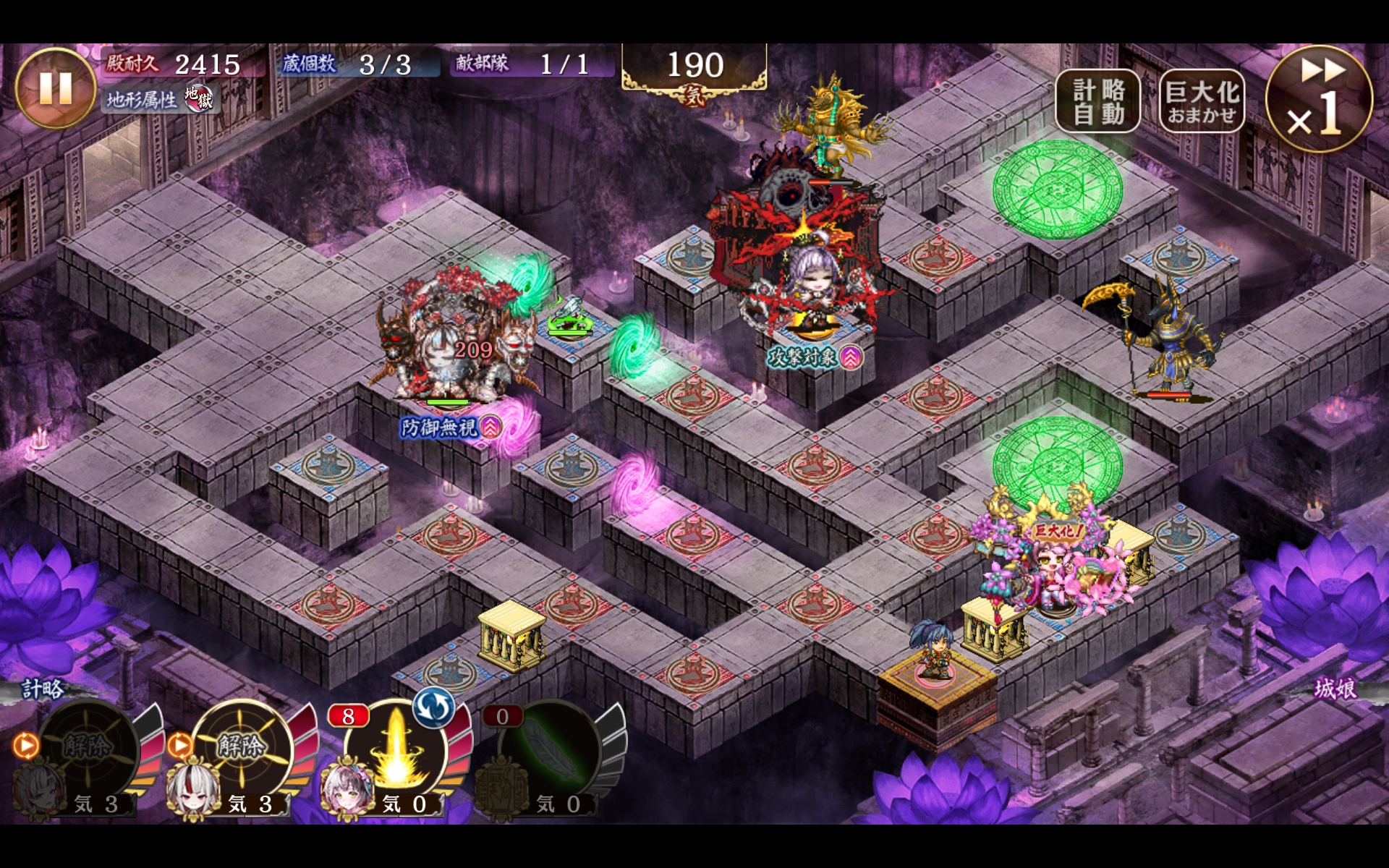Click the blue swap arrows on the flame stratagem
This screenshot has width=1389, height=868.
click(x=434, y=707)
